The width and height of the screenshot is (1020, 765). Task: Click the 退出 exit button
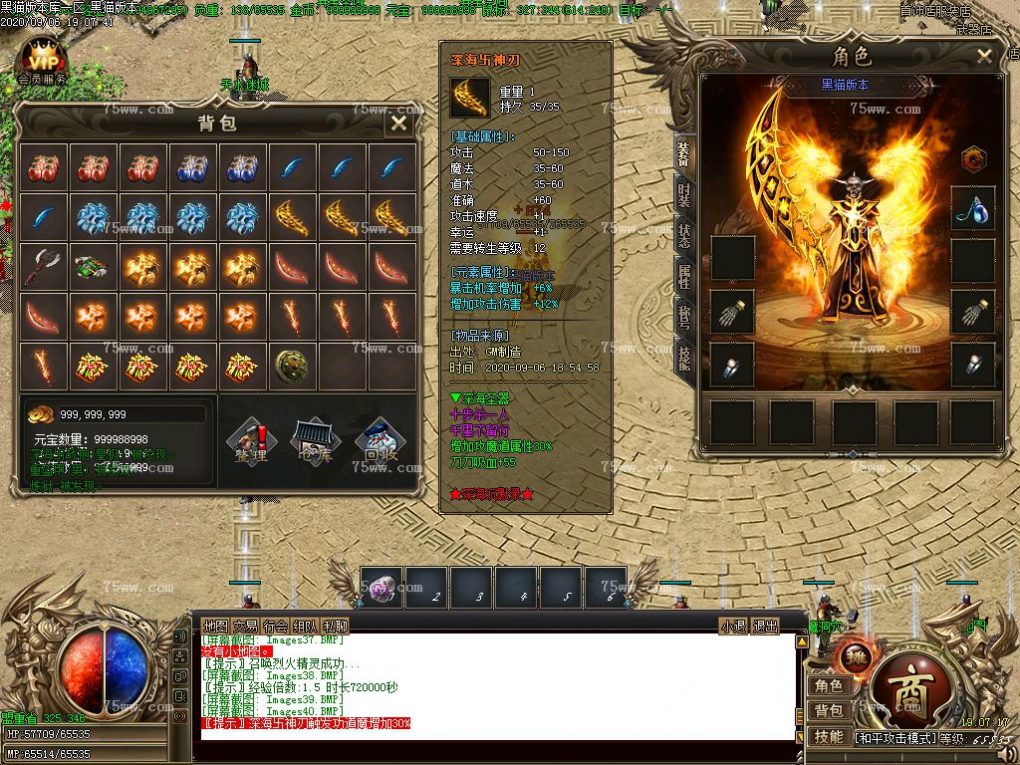tap(765, 626)
